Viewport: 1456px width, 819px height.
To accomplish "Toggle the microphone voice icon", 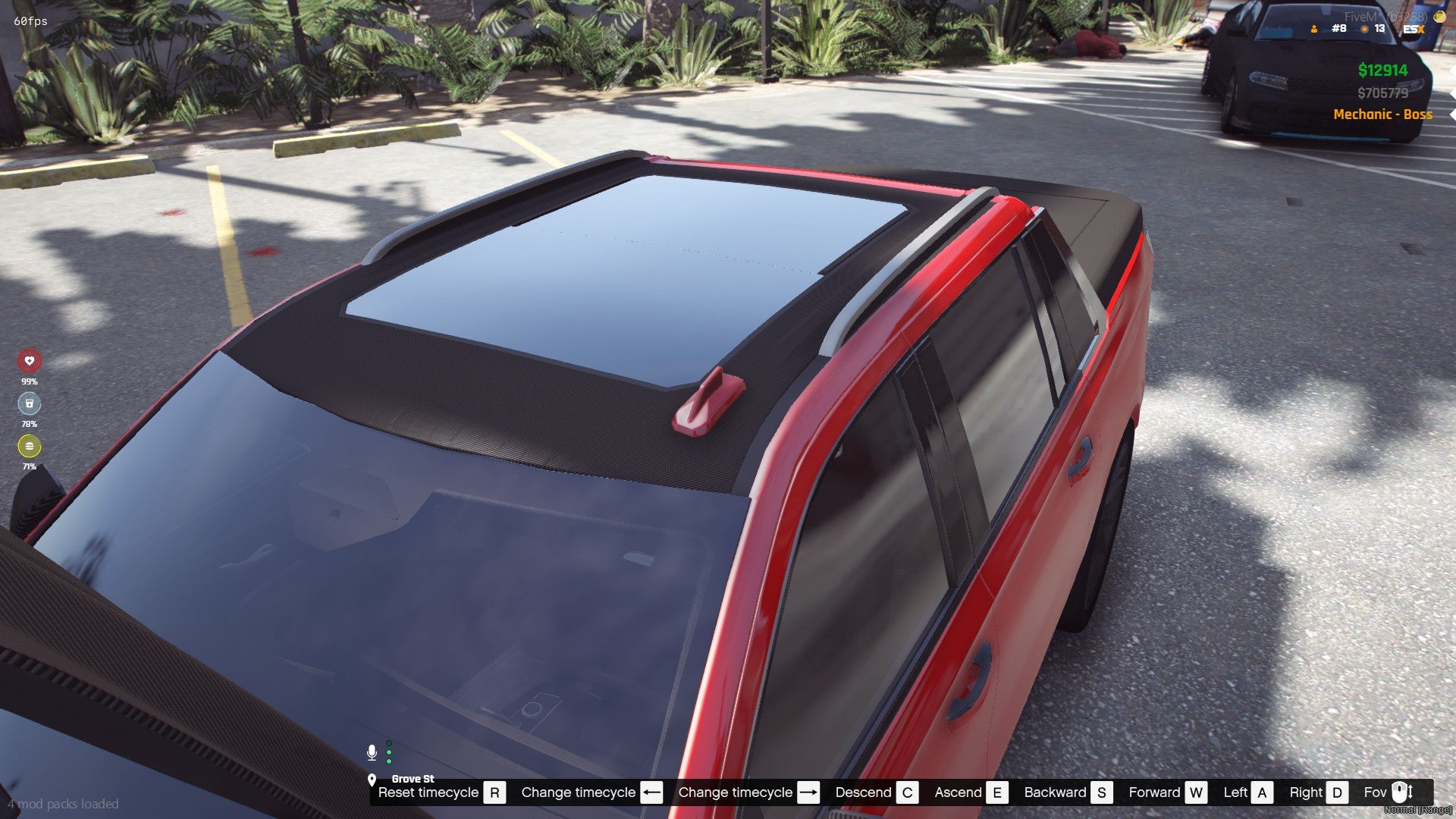I will tap(372, 752).
